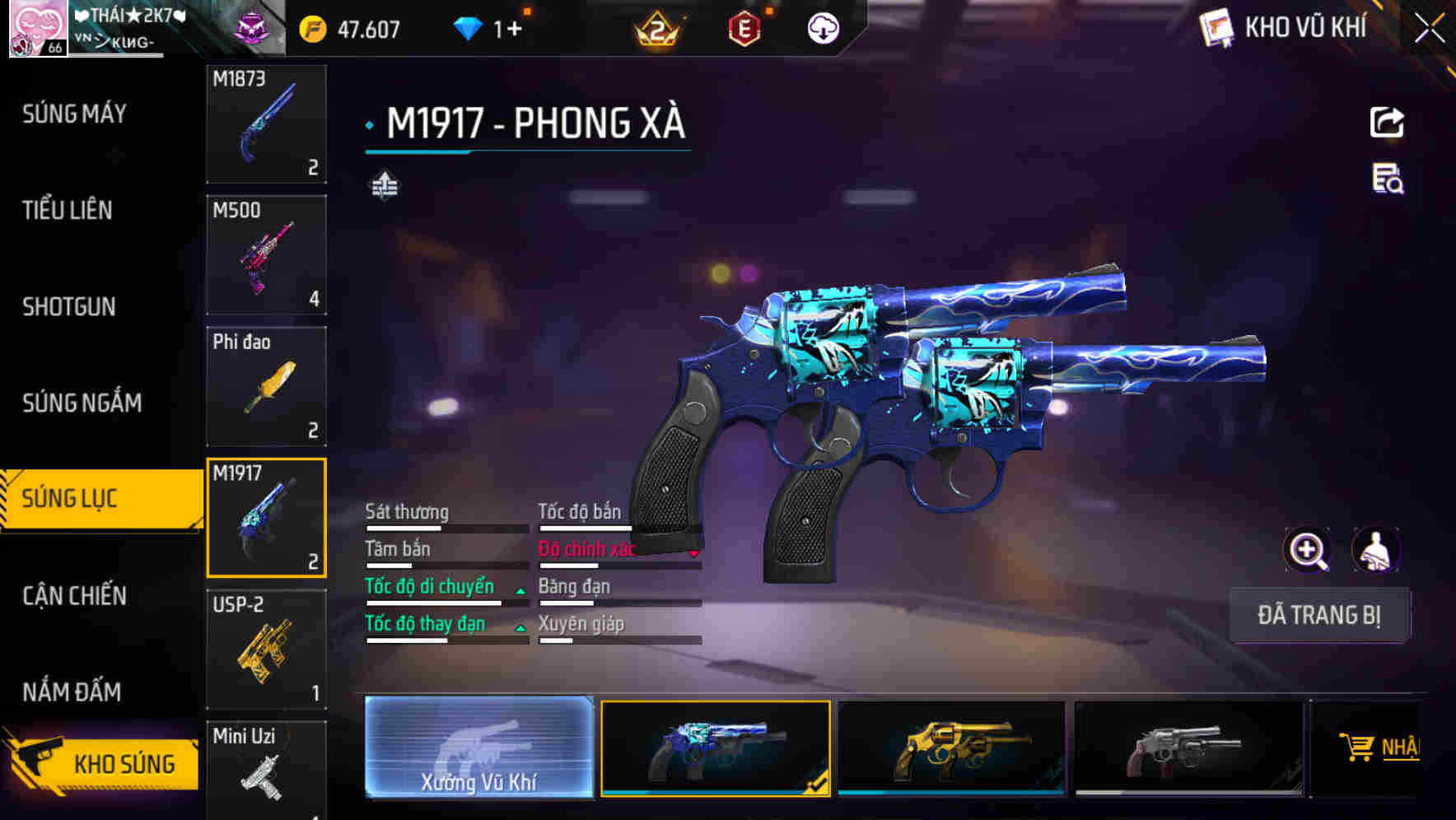Viewport: 1456px width, 820px height.
Task: Click the rank crown badge
Action: coord(659,27)
